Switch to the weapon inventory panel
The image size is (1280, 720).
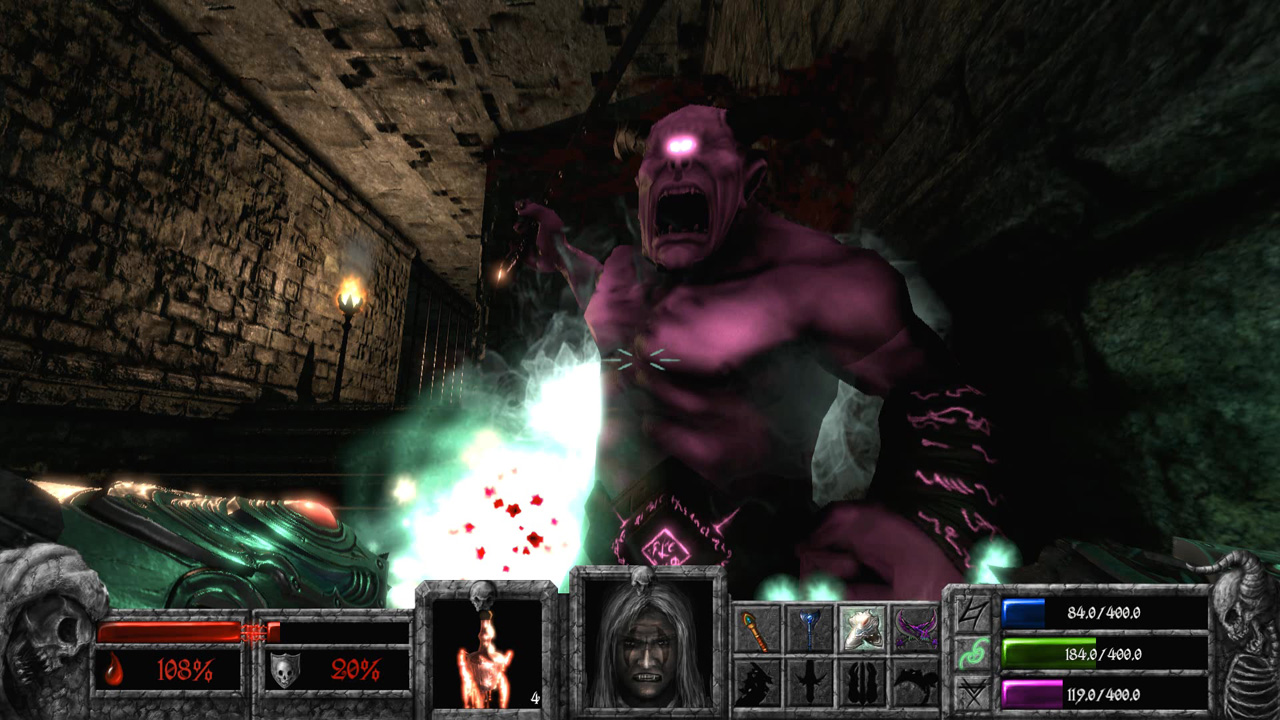[x=838, y=655]
